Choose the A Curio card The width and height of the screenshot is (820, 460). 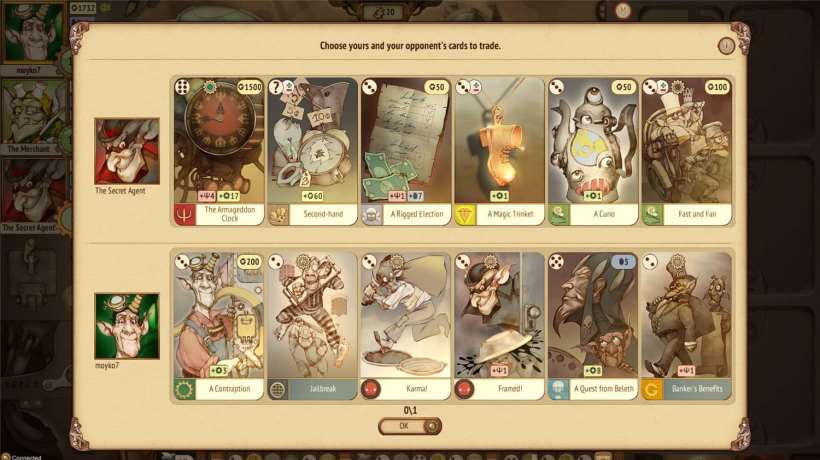pos(593,150)
